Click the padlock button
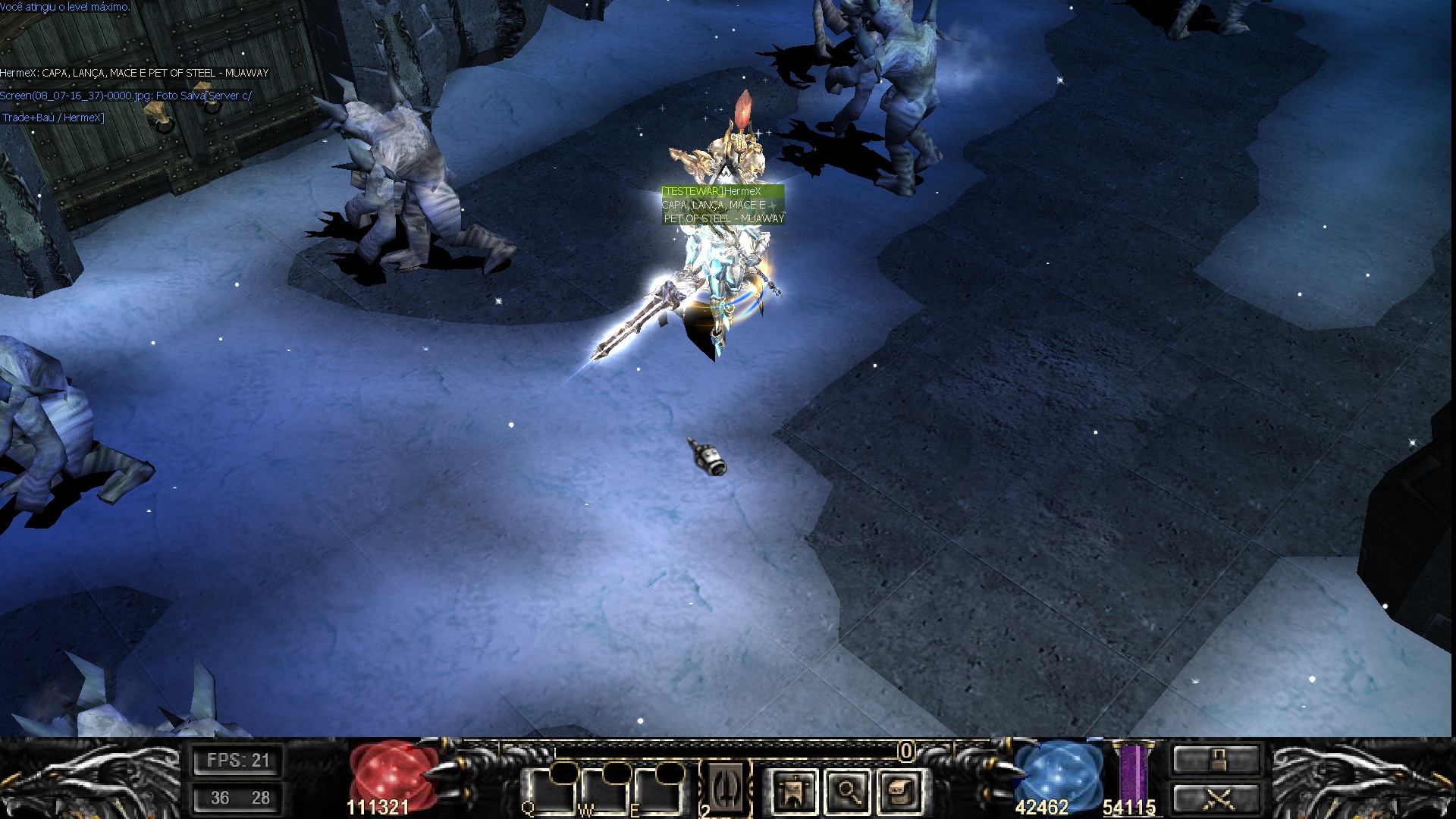The width and height of the screenshot is (1456, 819). (x=1216, y=759)
